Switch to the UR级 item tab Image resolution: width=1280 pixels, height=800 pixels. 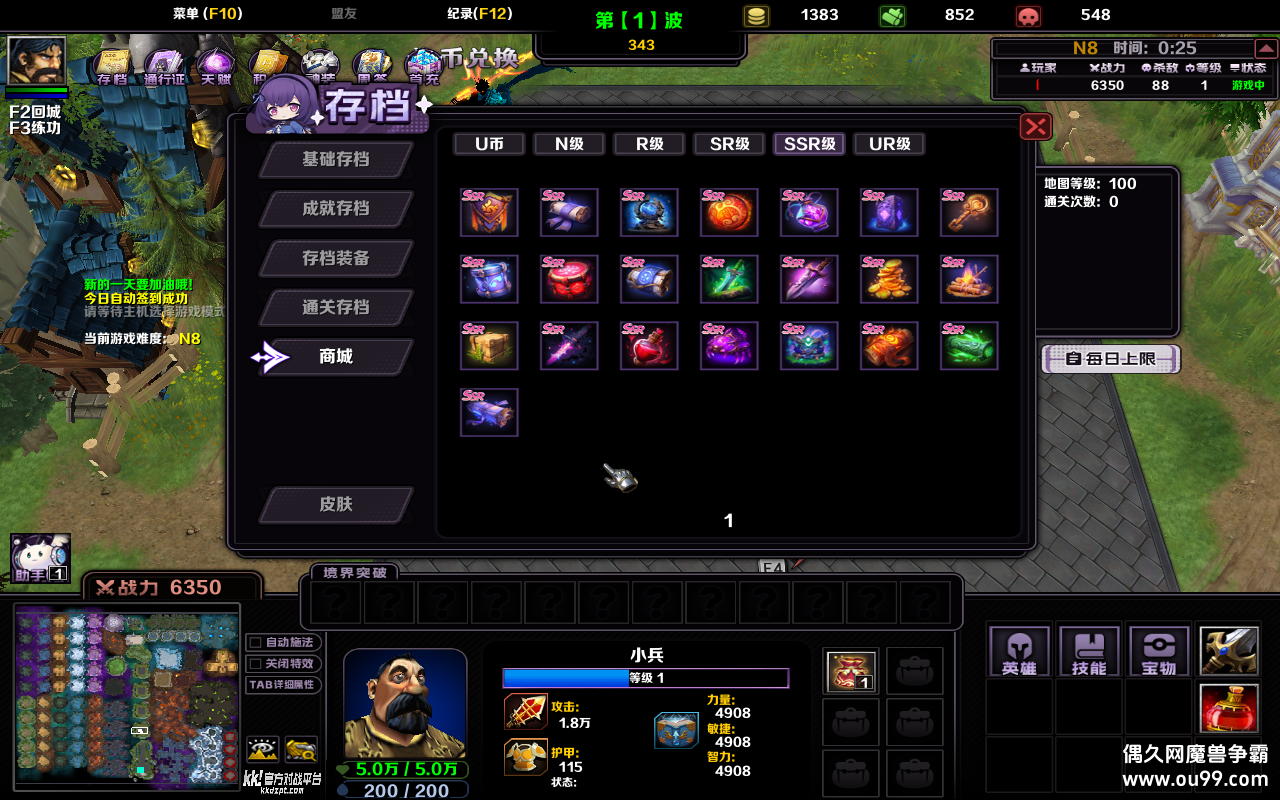888,143
